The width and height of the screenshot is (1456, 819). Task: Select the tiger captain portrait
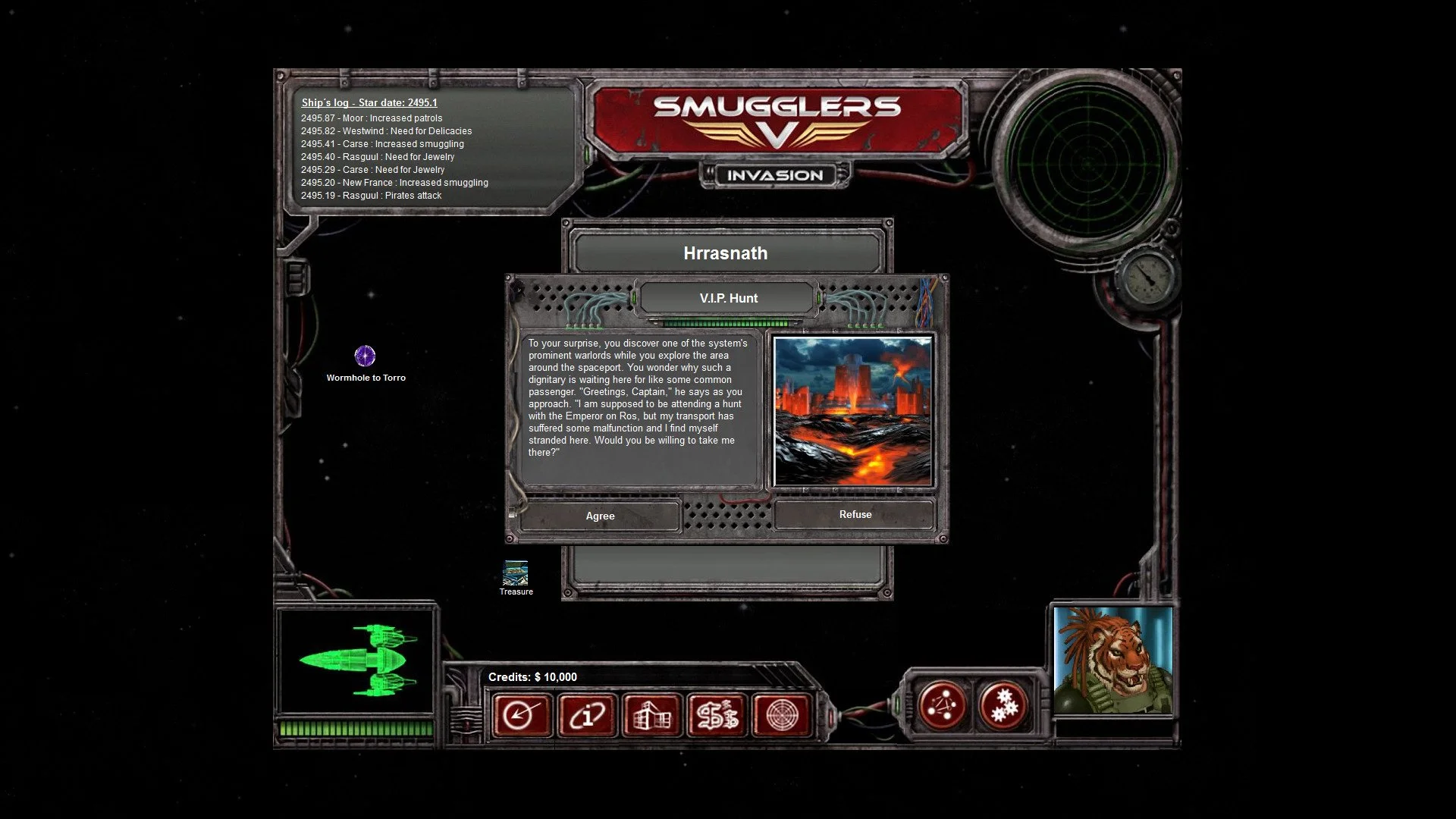tap(1112, 660)
